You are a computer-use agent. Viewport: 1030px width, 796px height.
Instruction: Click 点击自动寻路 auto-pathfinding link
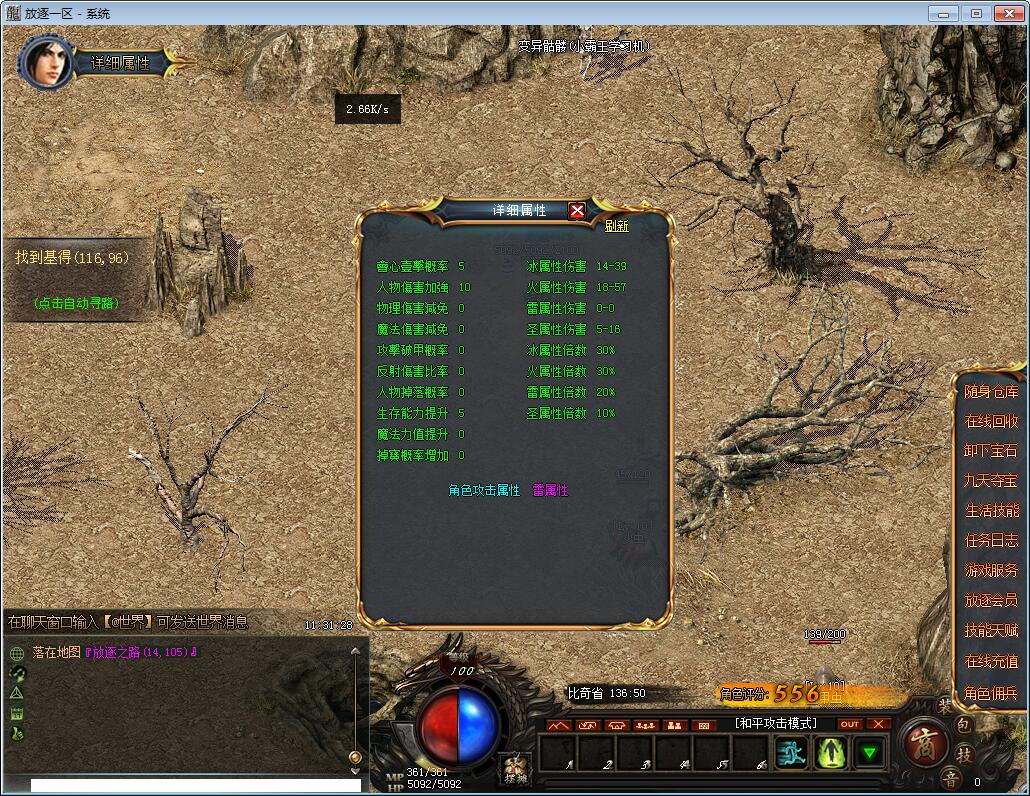[x=76, y=303]
